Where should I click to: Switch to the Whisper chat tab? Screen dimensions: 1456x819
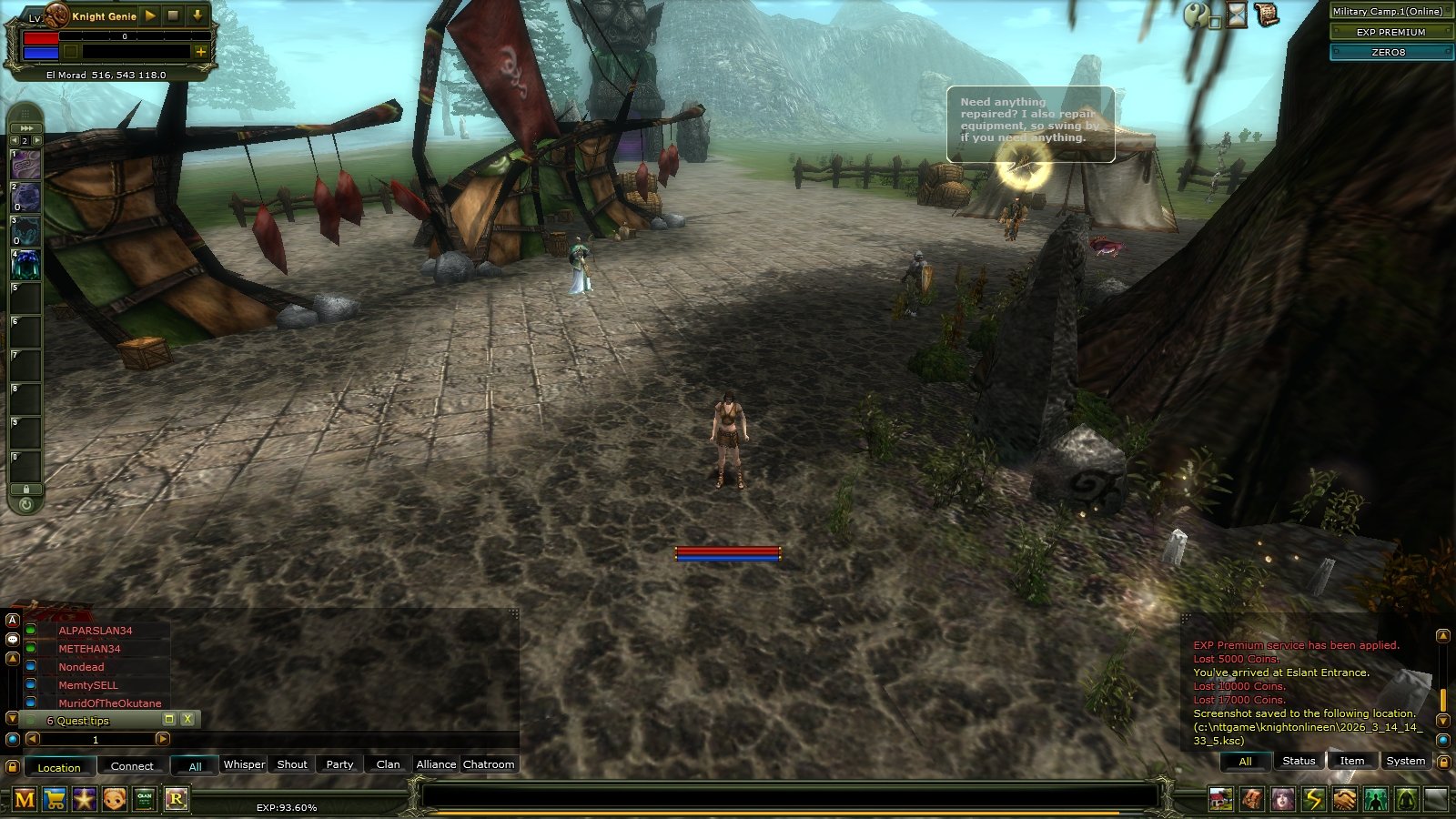click(244, 765)
